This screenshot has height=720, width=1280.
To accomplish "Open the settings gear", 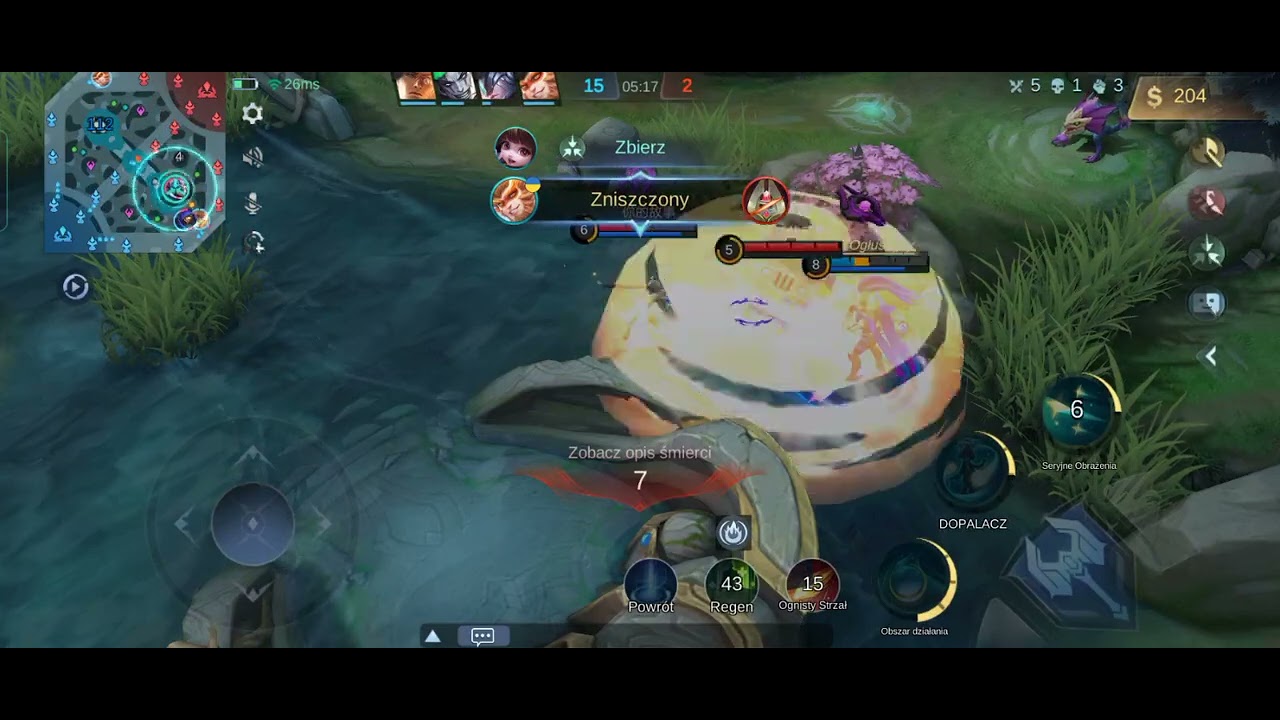I will (x=253, y=114).
